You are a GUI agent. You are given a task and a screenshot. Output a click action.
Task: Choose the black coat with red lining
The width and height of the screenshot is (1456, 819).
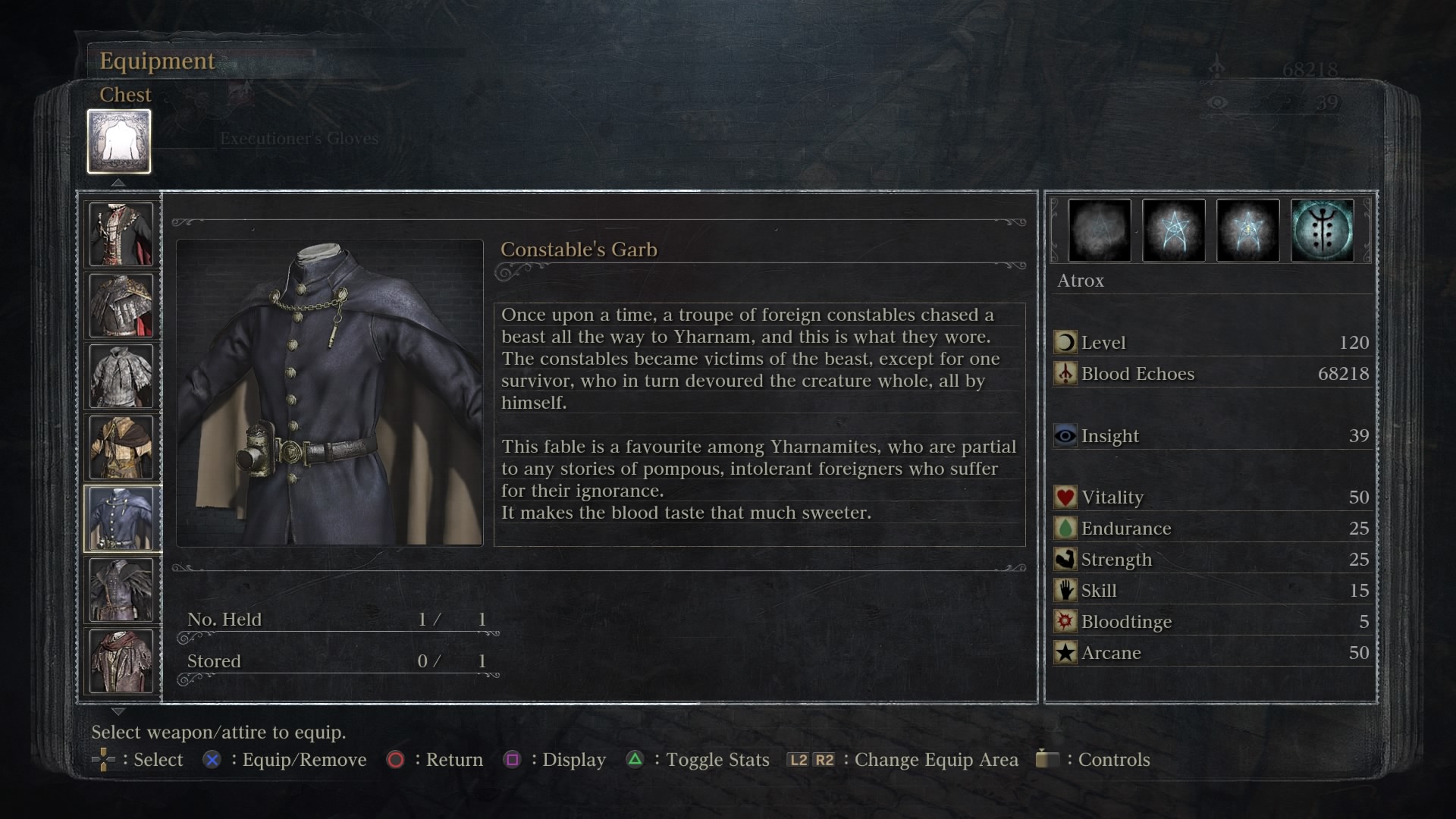121,234
